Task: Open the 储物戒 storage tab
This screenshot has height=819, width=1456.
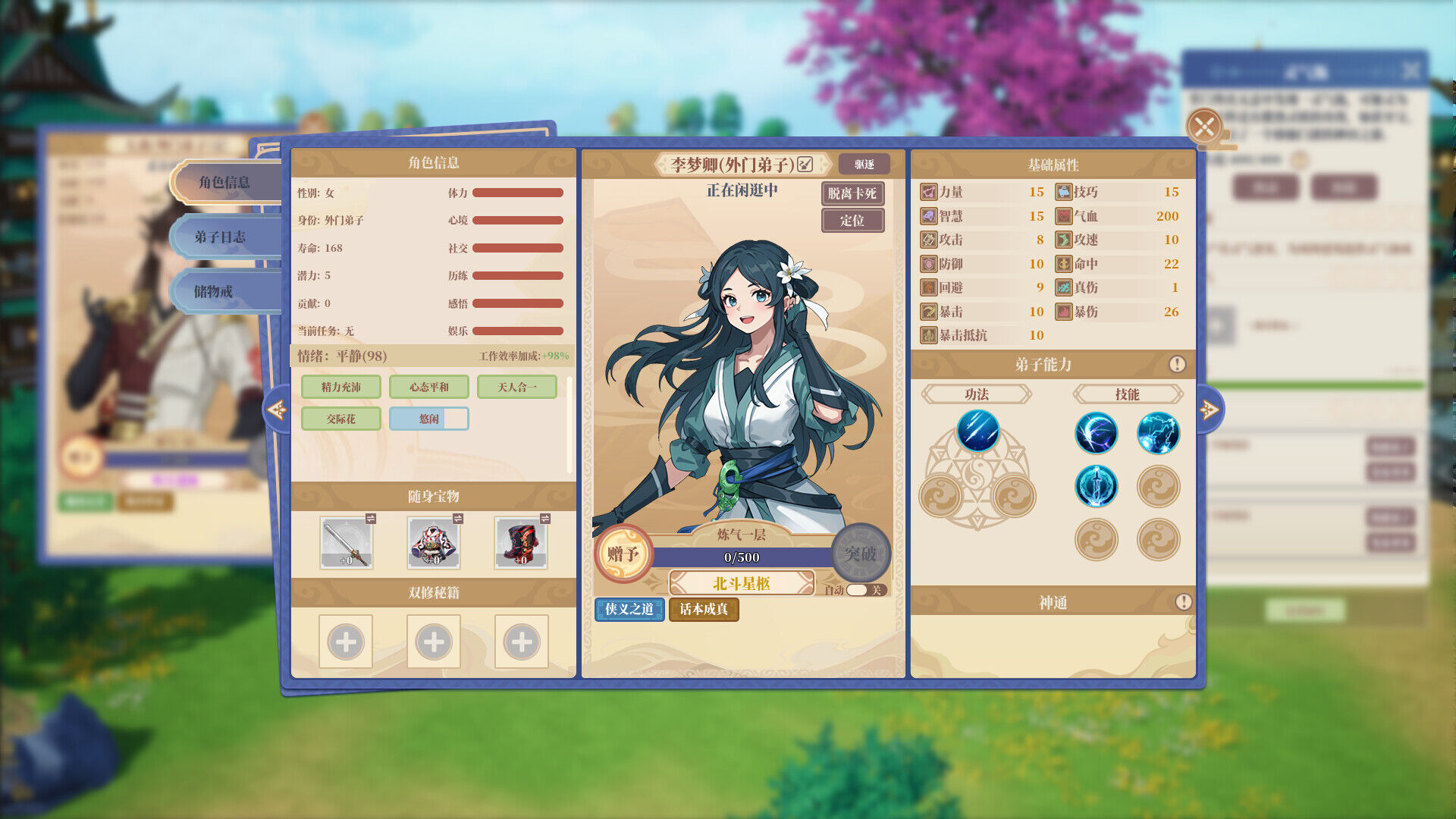Action: [x=214, y=292]
